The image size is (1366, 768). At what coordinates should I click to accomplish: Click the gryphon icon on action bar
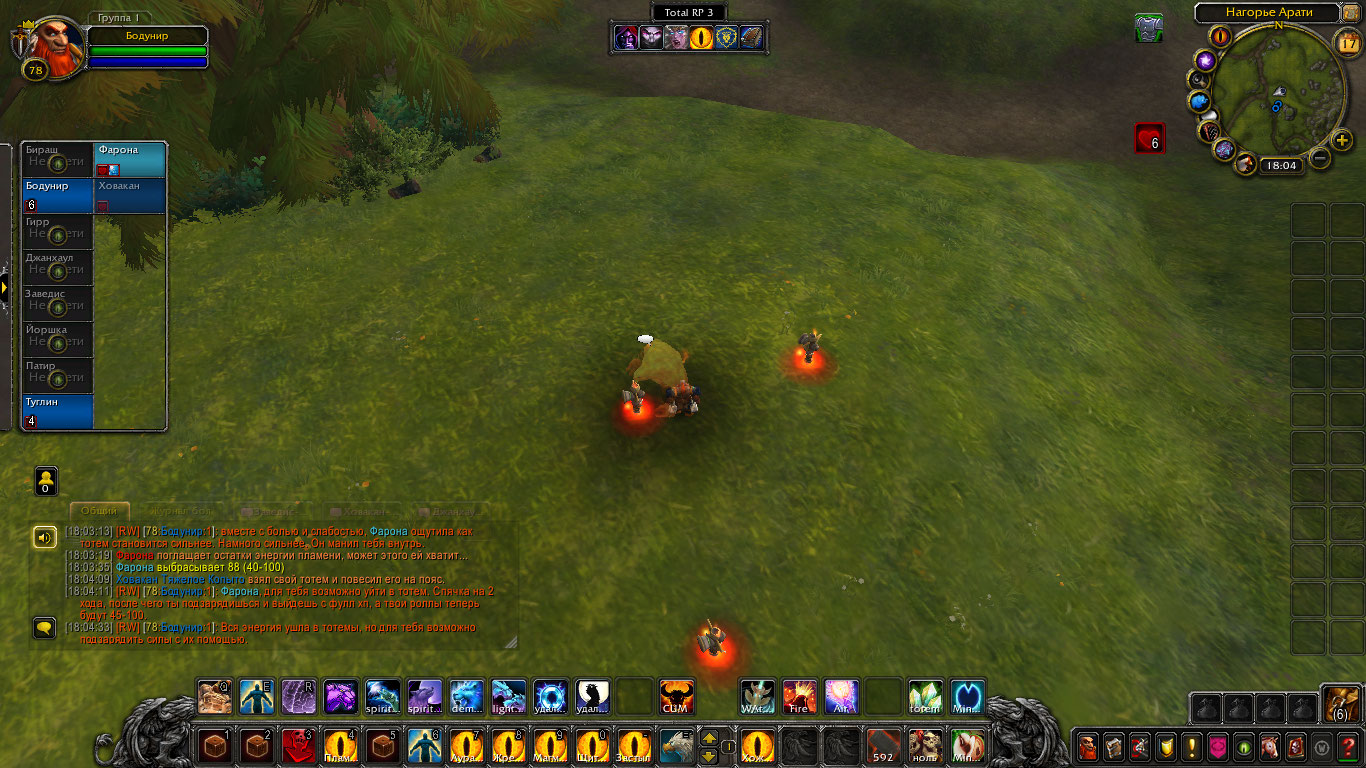[675, 746]
